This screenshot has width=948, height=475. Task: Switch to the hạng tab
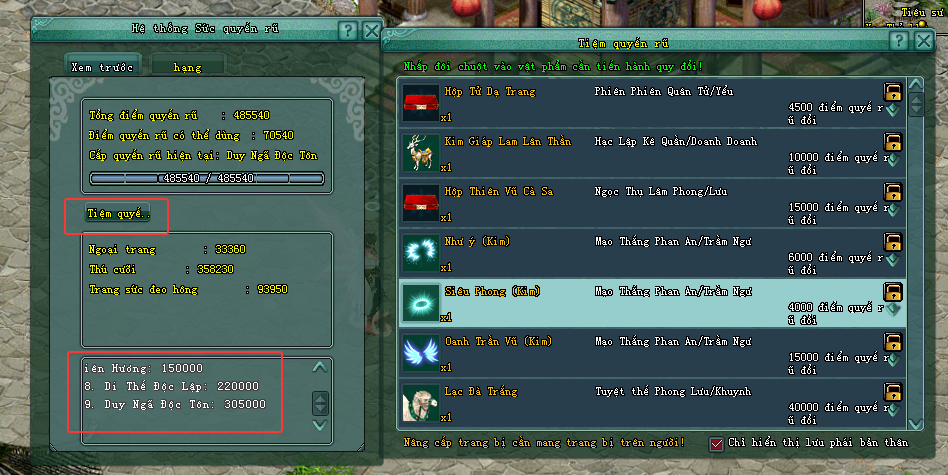click(x=187, y=65)
